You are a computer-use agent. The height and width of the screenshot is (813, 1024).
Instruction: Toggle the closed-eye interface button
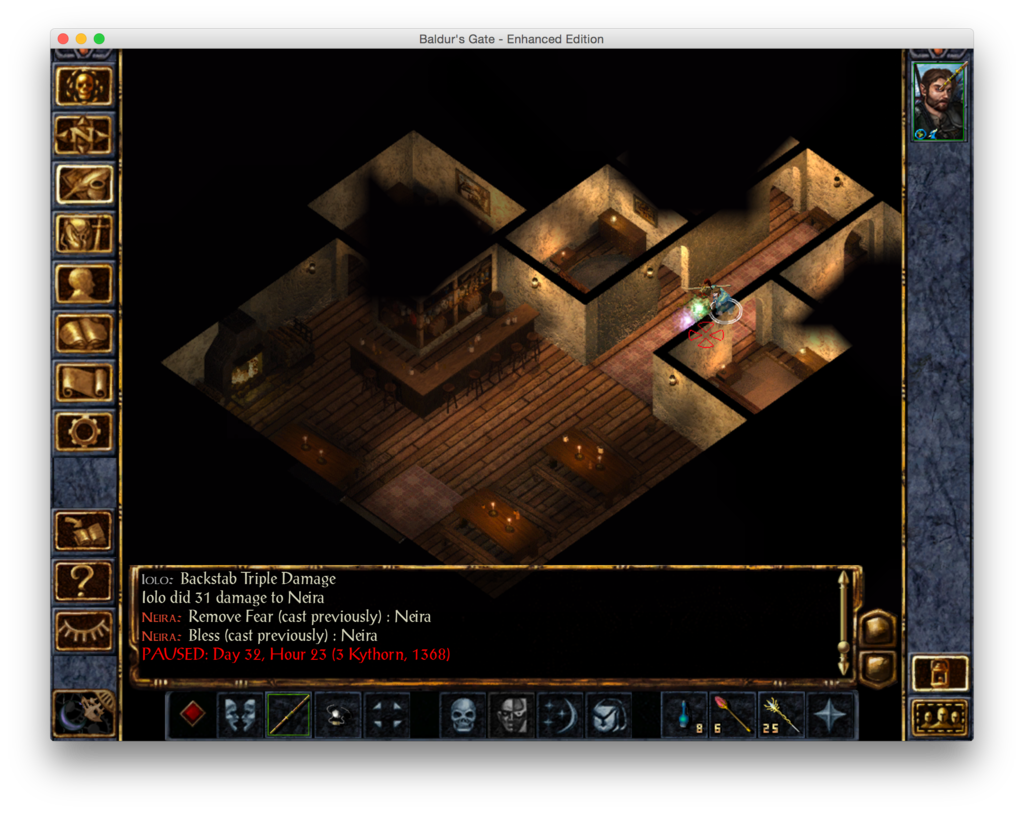click(84, 628)
